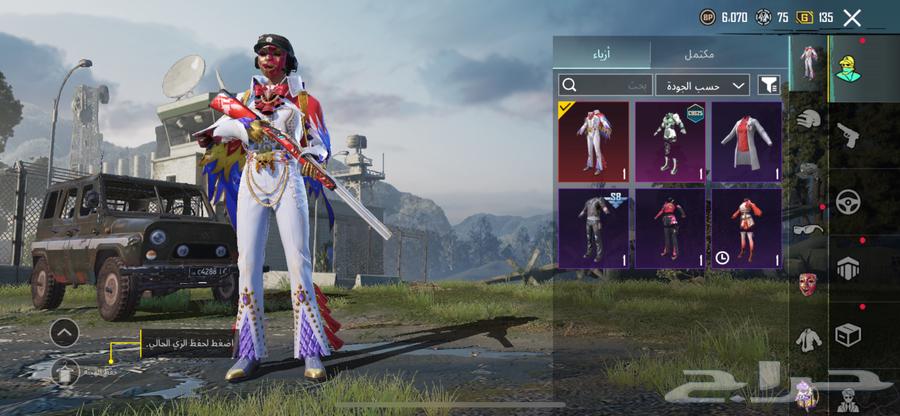900x416 pixels.
Task: Open the pistol weapon skins category
Action: (847, 134)
